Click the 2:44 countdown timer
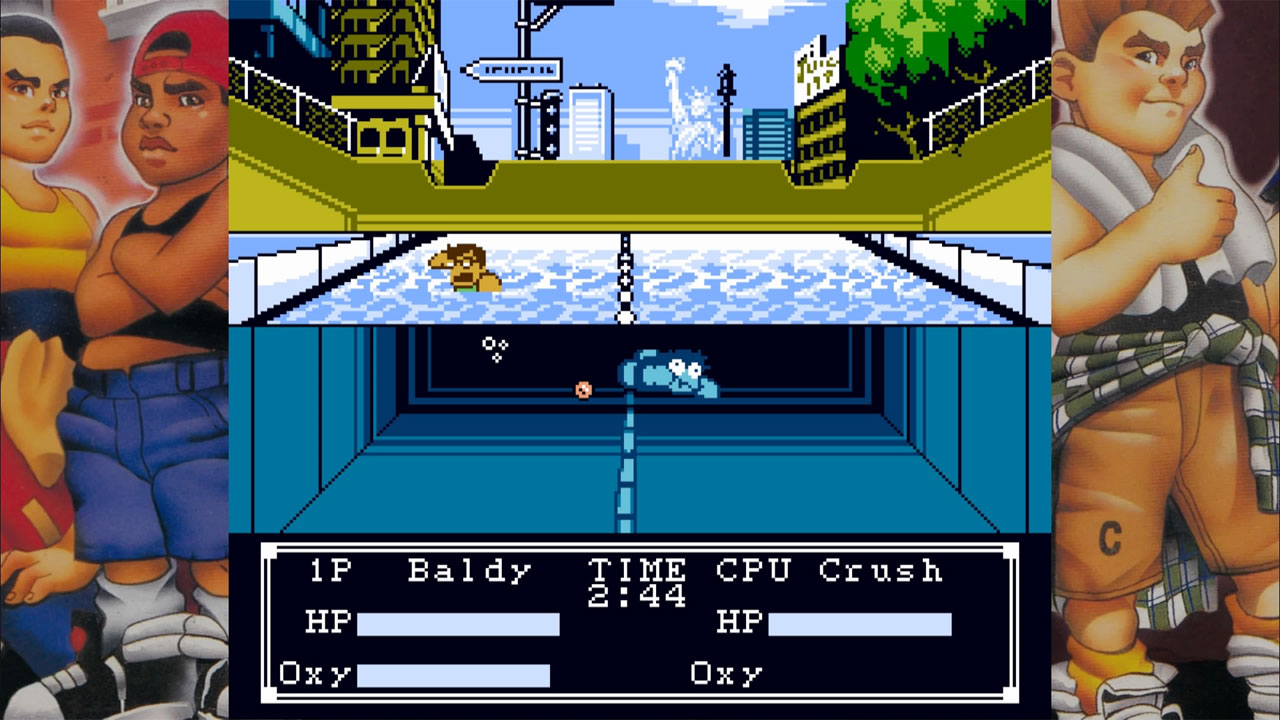This screenshot has height=720, width=1280. [635, 595]
